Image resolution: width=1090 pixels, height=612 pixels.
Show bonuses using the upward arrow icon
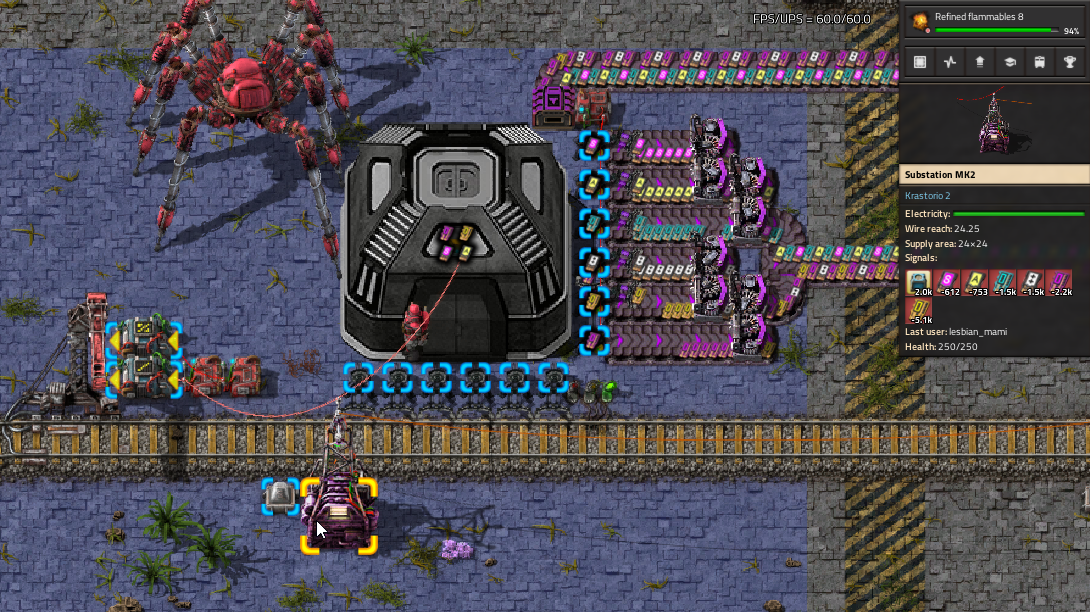[980, 62]
